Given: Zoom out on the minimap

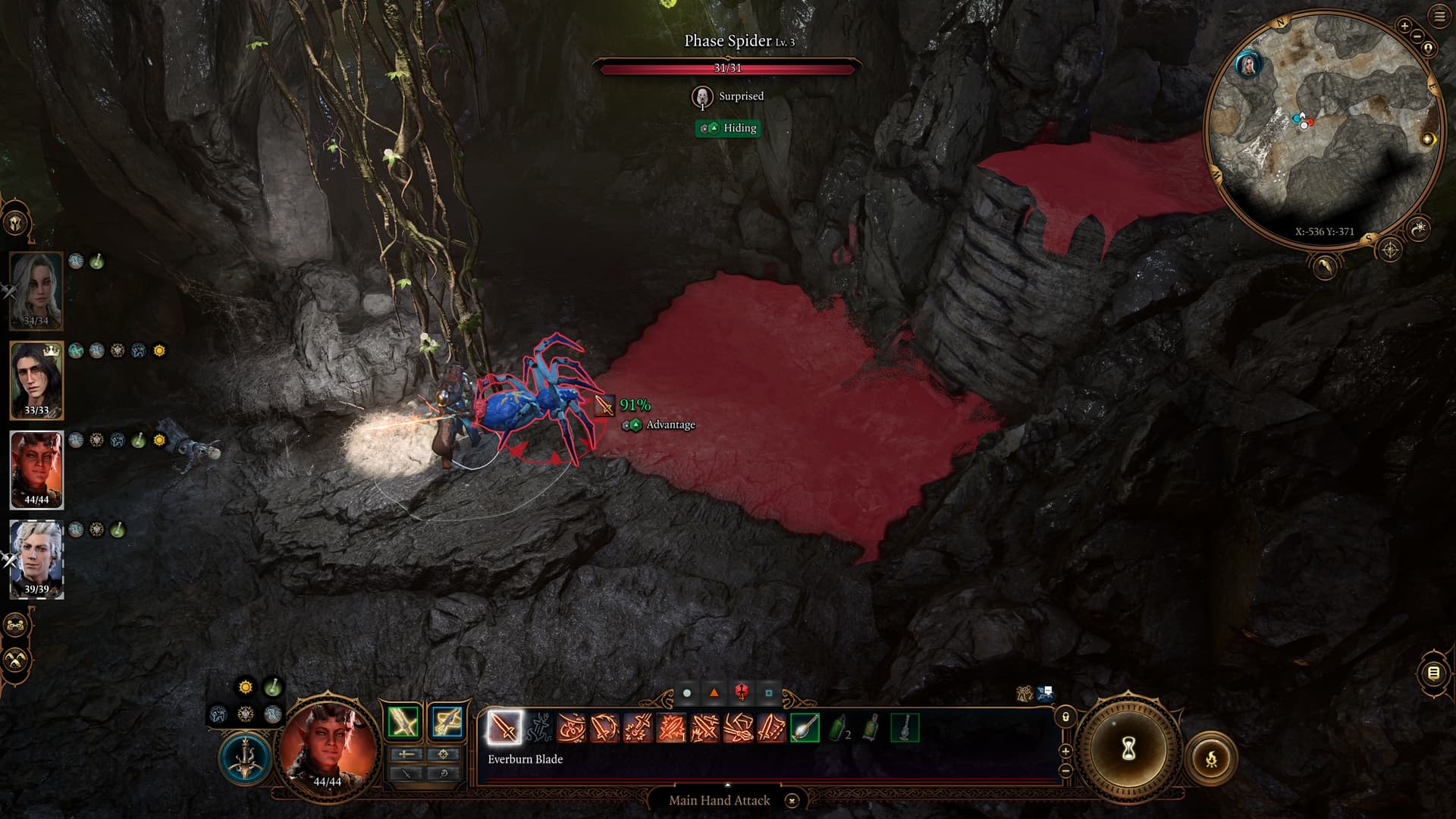Looking at the screenshot, I should click(x=1417, y=36).
